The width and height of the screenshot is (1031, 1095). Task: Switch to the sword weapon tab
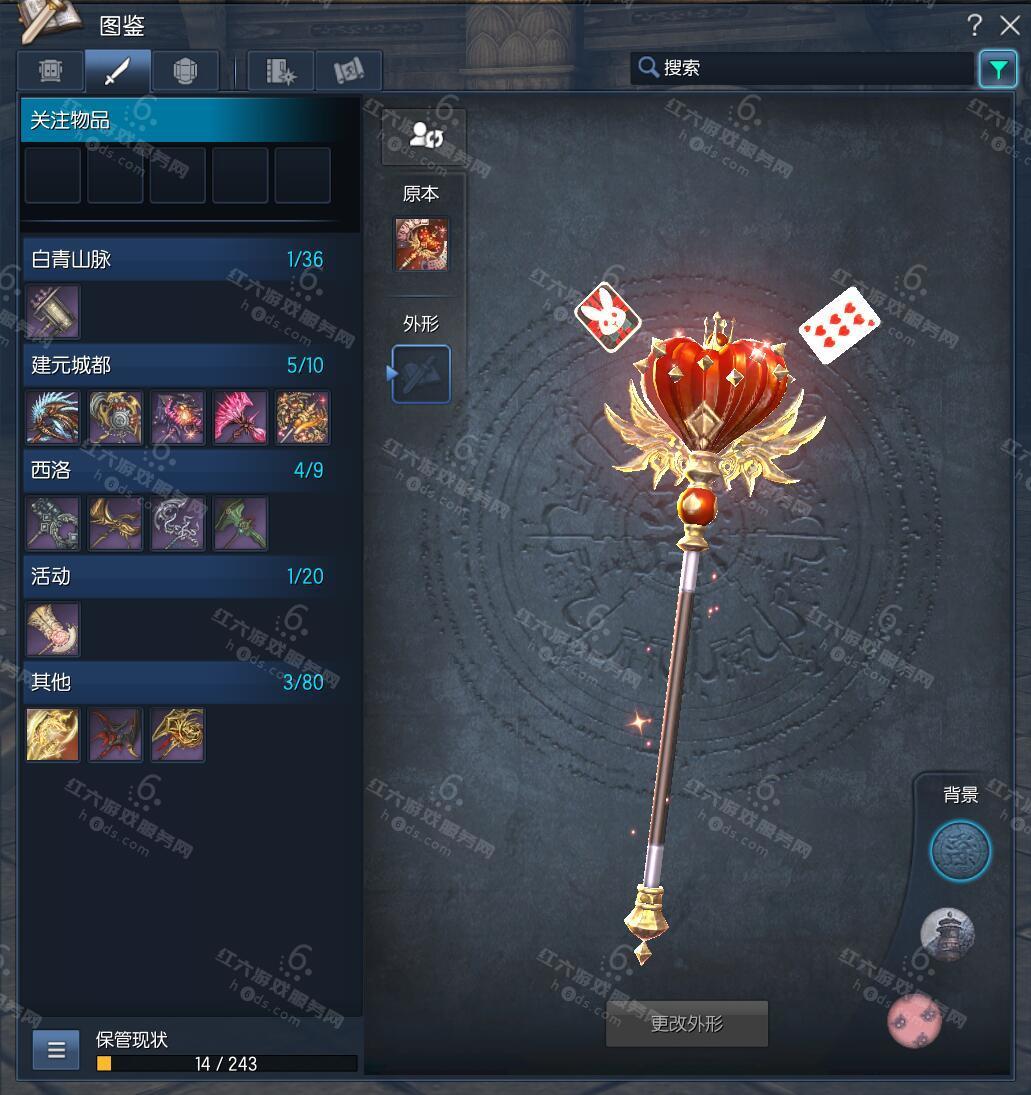118,71
